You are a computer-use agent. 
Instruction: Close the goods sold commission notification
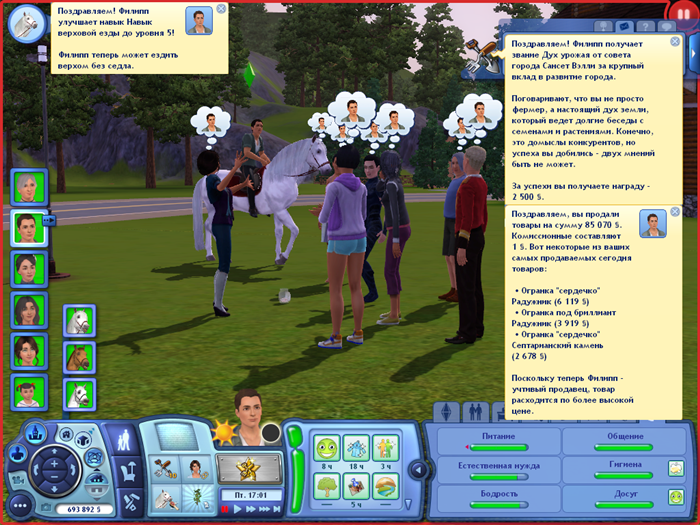(676, 212)
